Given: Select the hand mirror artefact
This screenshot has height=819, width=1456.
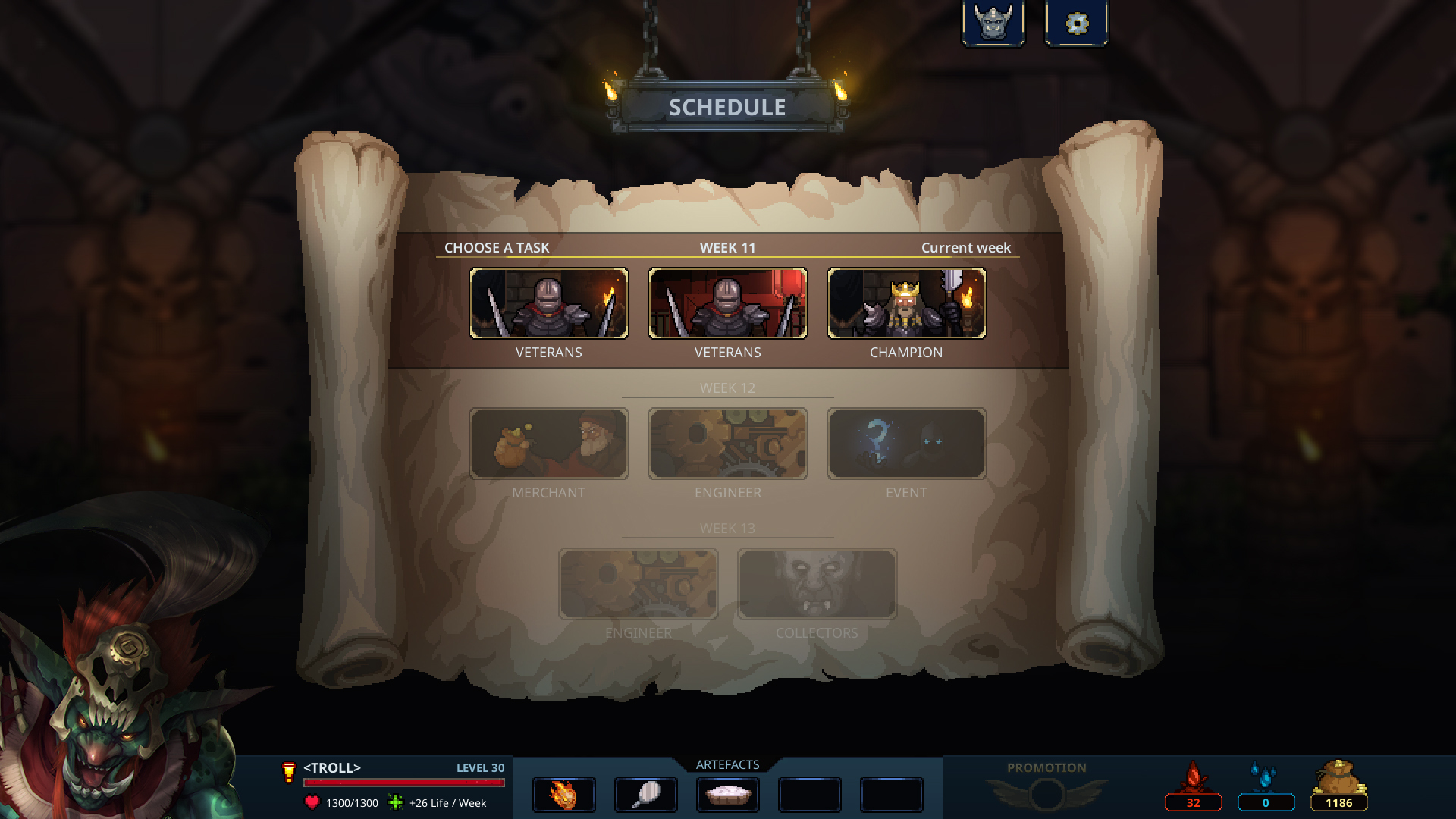Looking at the screenshot, I should point(645,795).
